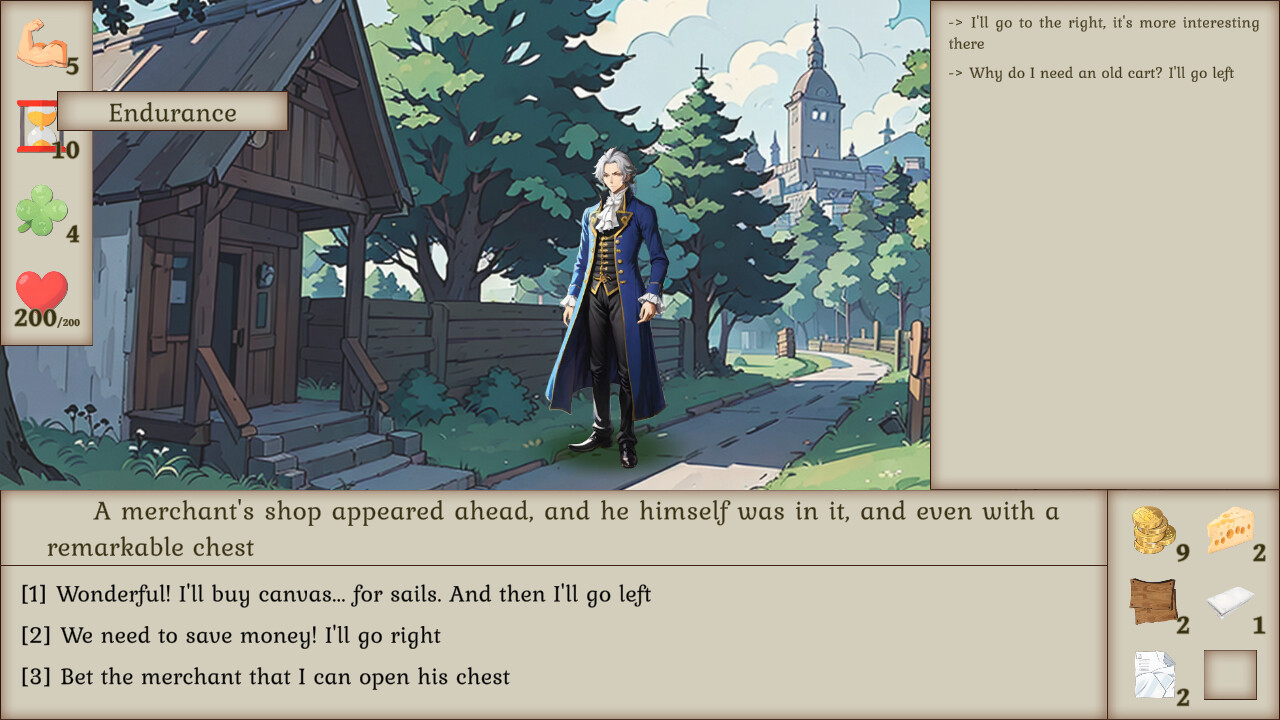Click the red heart health icon
The width and height of the screenshot is (1280, 720).
(x=42, y=293)
